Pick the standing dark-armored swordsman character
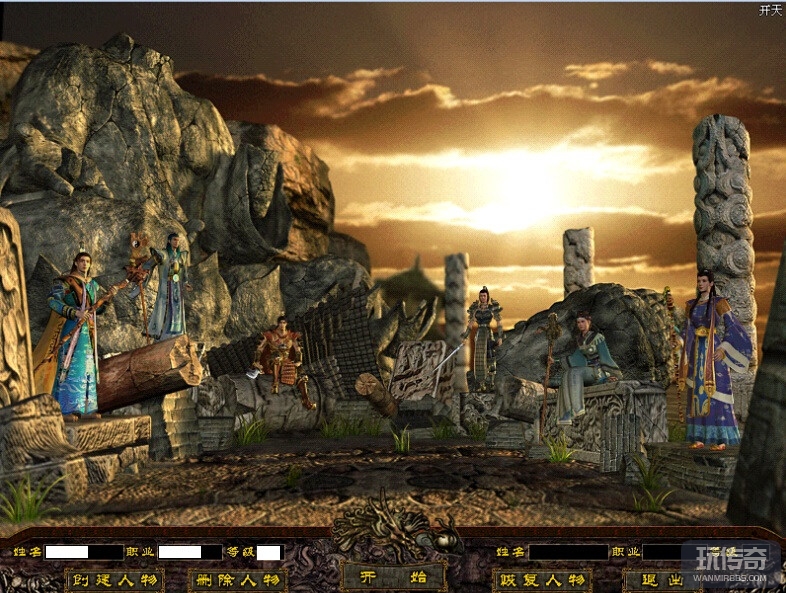Viewport: 786px width, 593px height. tap(485, 338)
